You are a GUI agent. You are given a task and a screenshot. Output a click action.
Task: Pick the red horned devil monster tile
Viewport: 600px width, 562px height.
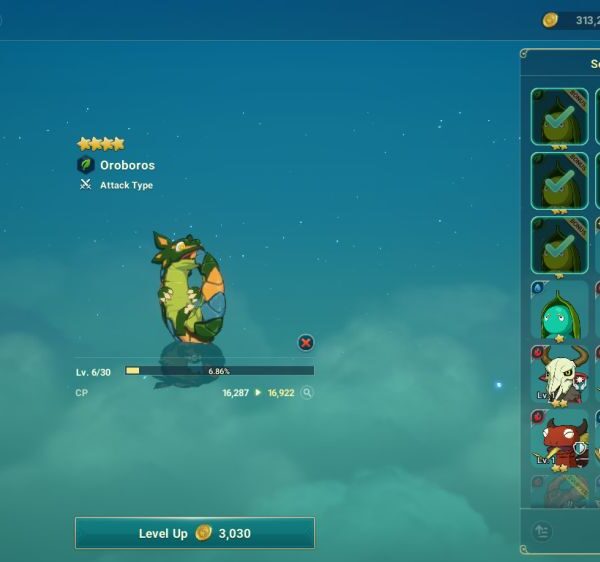(559, 438)
